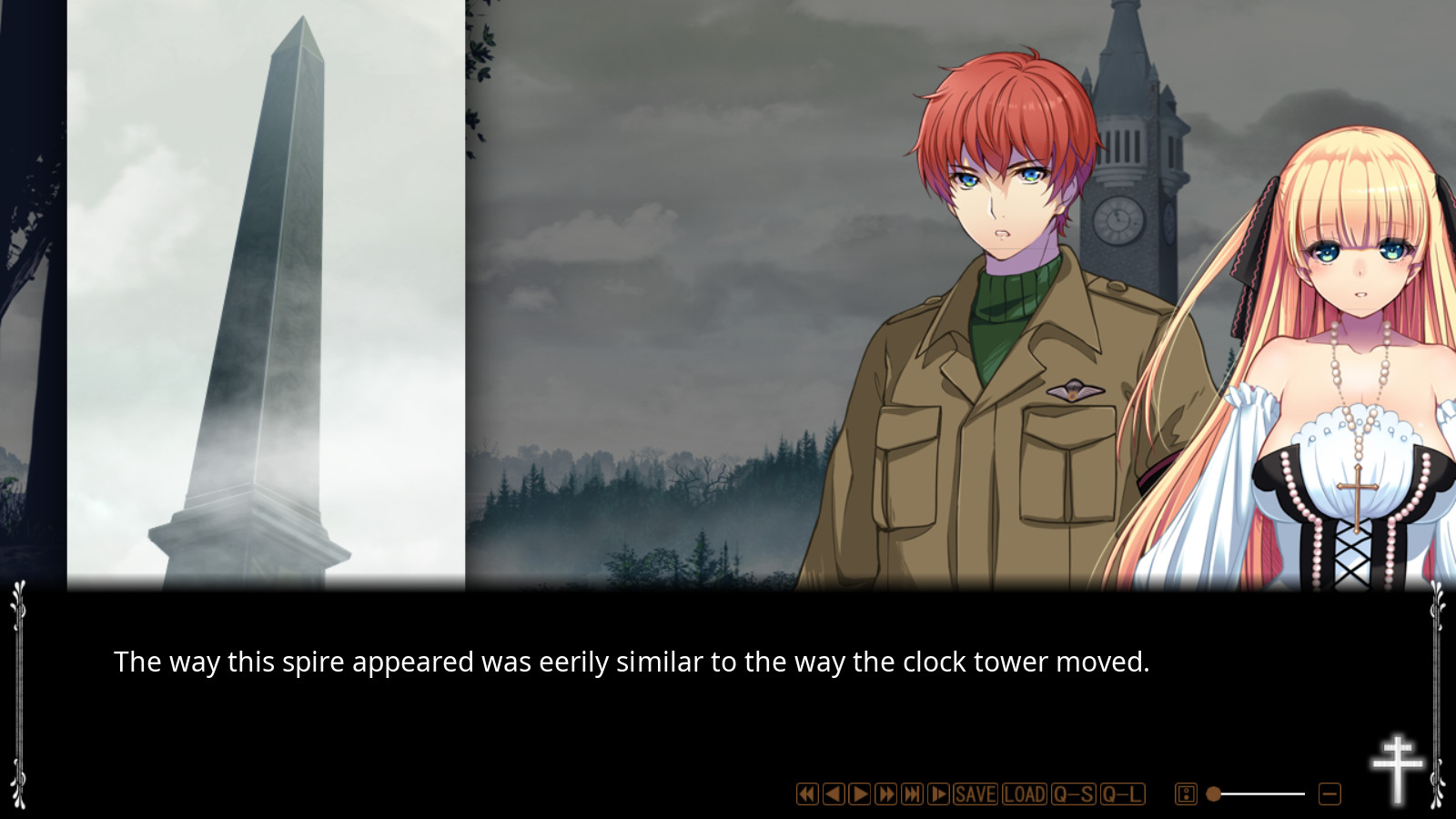
Task: Click the narration text to advance
Action: [632, 662]
